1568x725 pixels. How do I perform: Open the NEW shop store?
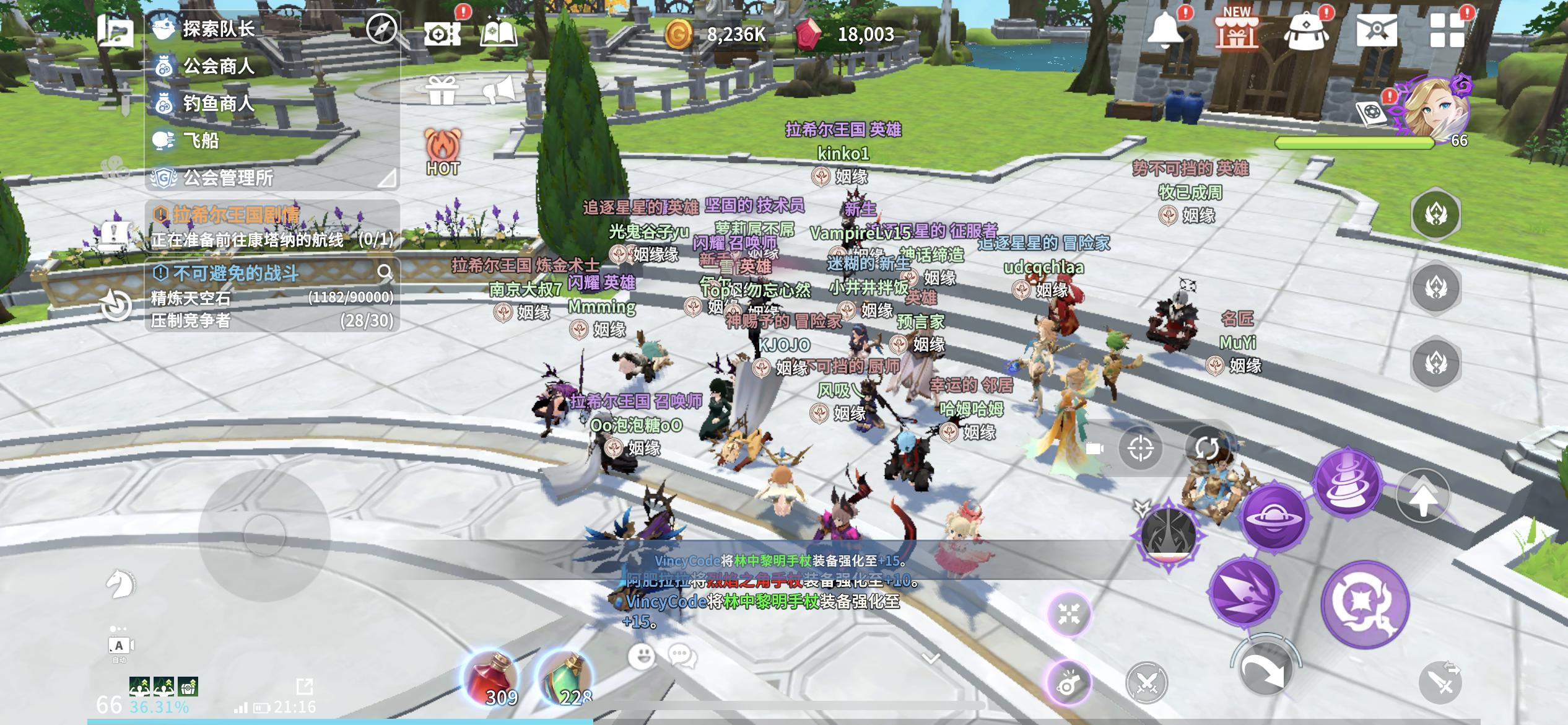pyautogui.click(x=1236, y=31)
